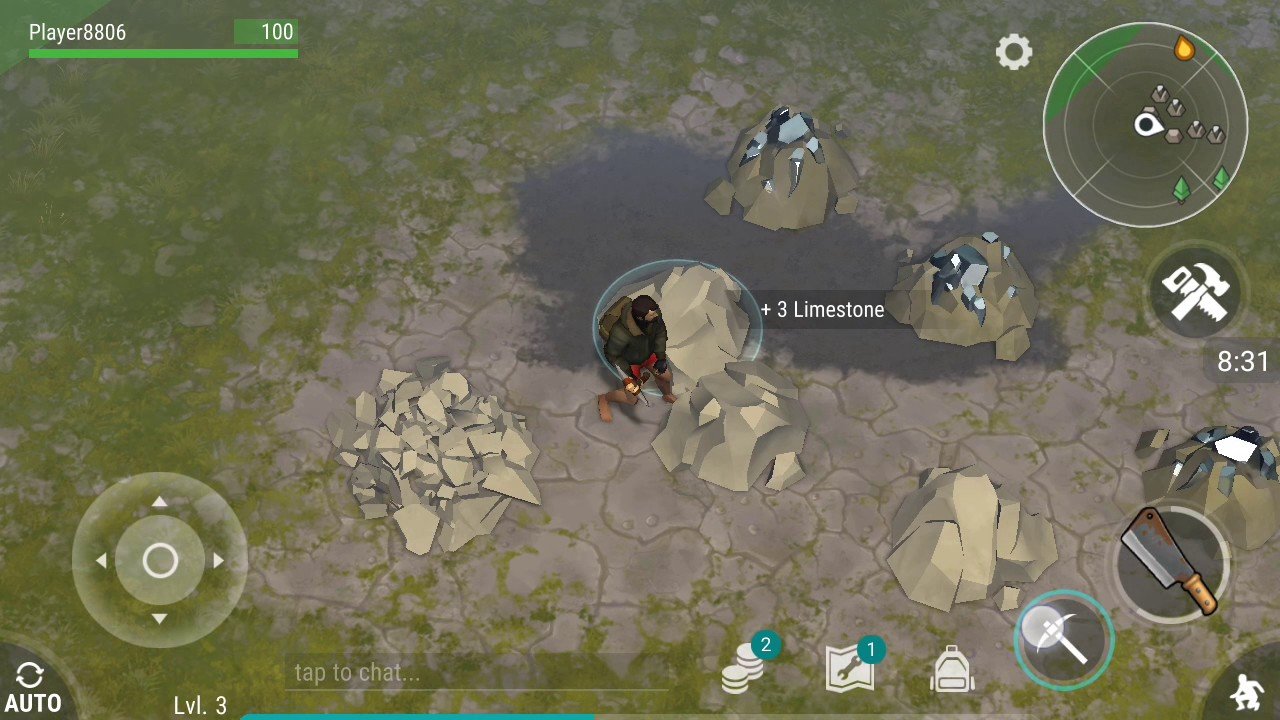Viewport: 1280px width, 720px height.
Task: Toggle the crouch sneak button
Action: pyautogui.click(x=1246, y=692)
